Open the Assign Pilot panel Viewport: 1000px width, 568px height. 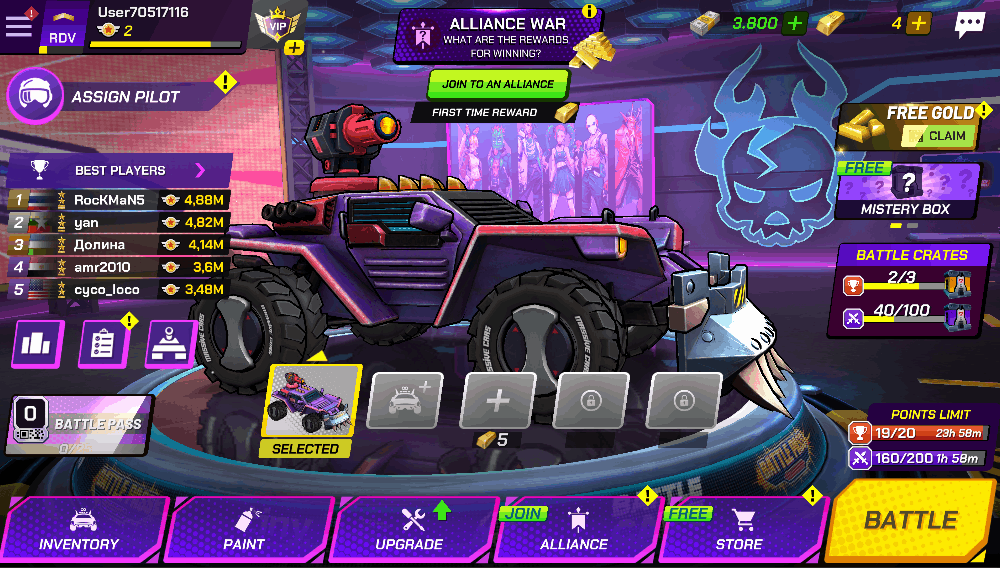(x=120, y=97)
